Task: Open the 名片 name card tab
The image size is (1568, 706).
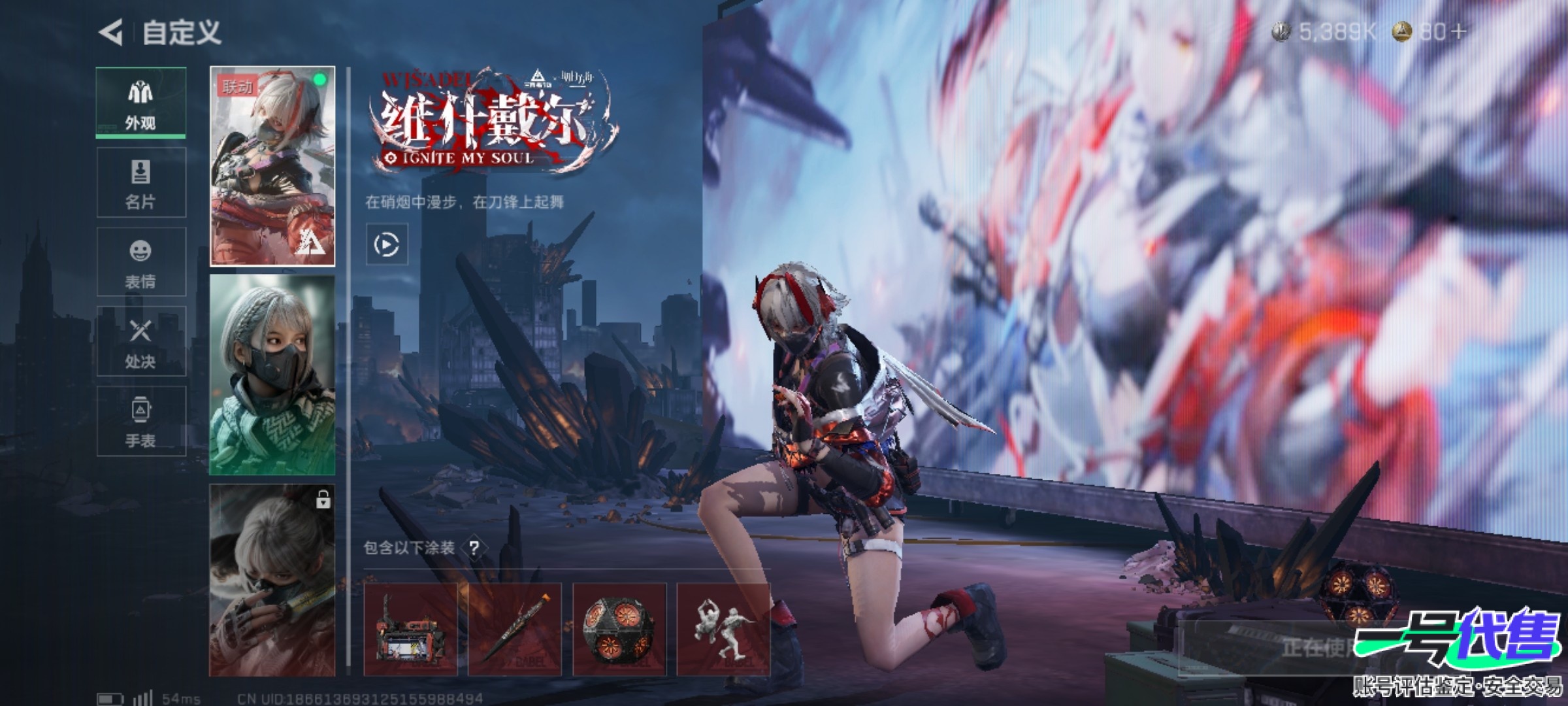Action: pos(141,182)
